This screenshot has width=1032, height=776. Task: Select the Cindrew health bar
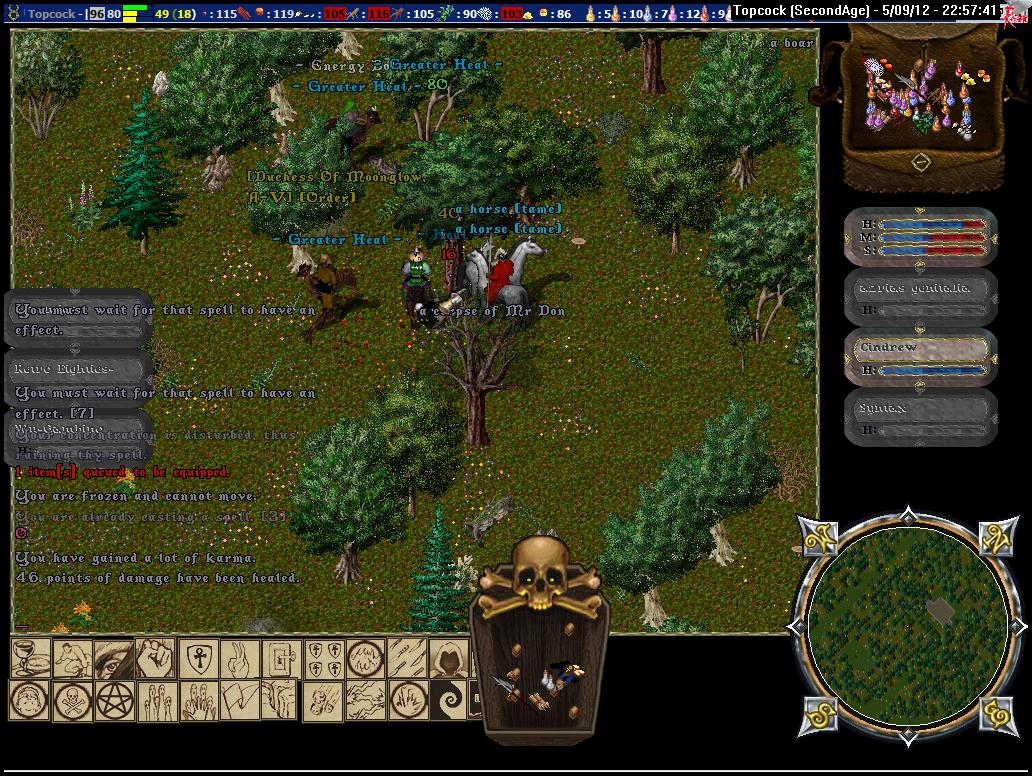pyautogui.click(x=921, y=357)
